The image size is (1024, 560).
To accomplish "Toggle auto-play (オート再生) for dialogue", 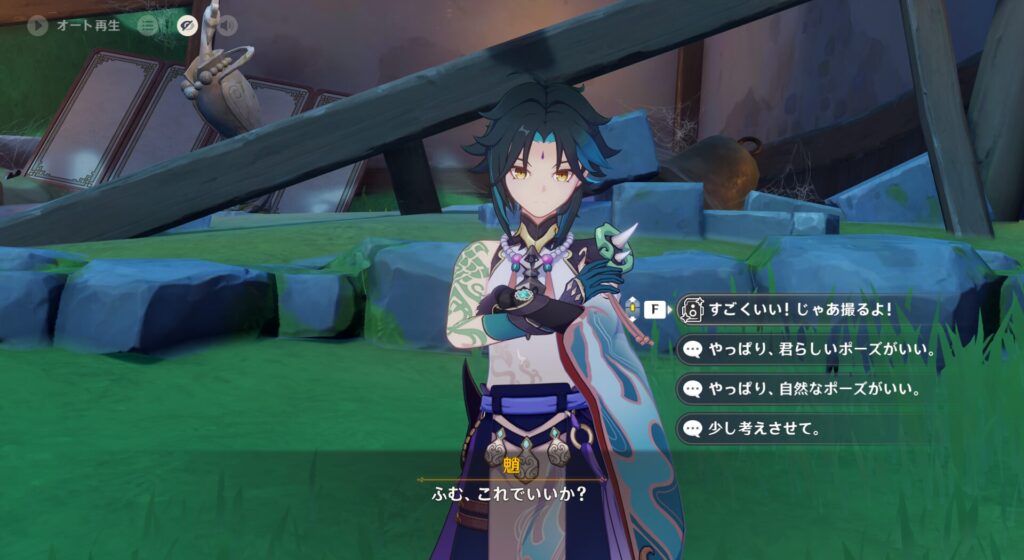I will point(38,26).
